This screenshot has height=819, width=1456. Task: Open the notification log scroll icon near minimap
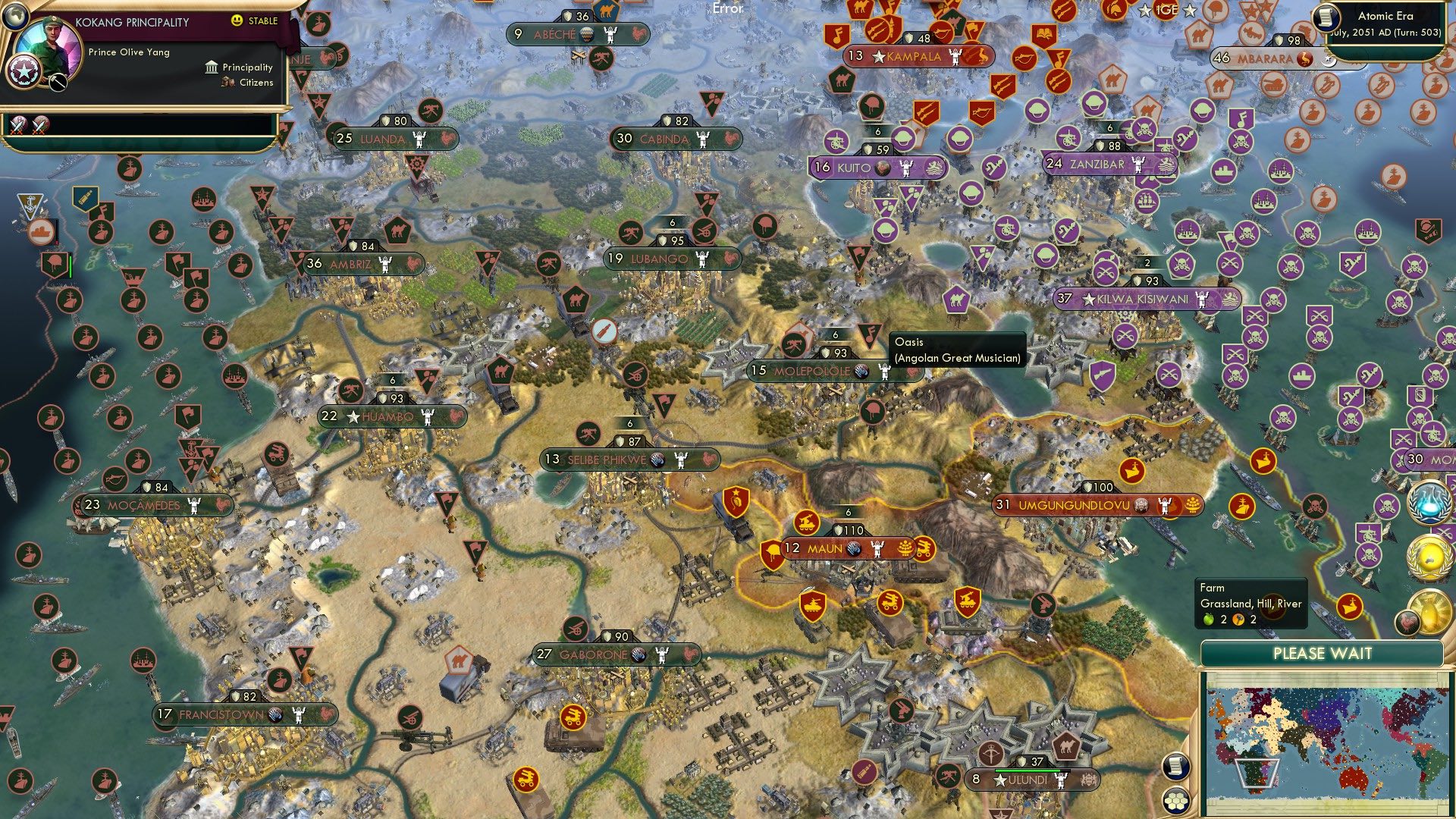[1175, 767]
